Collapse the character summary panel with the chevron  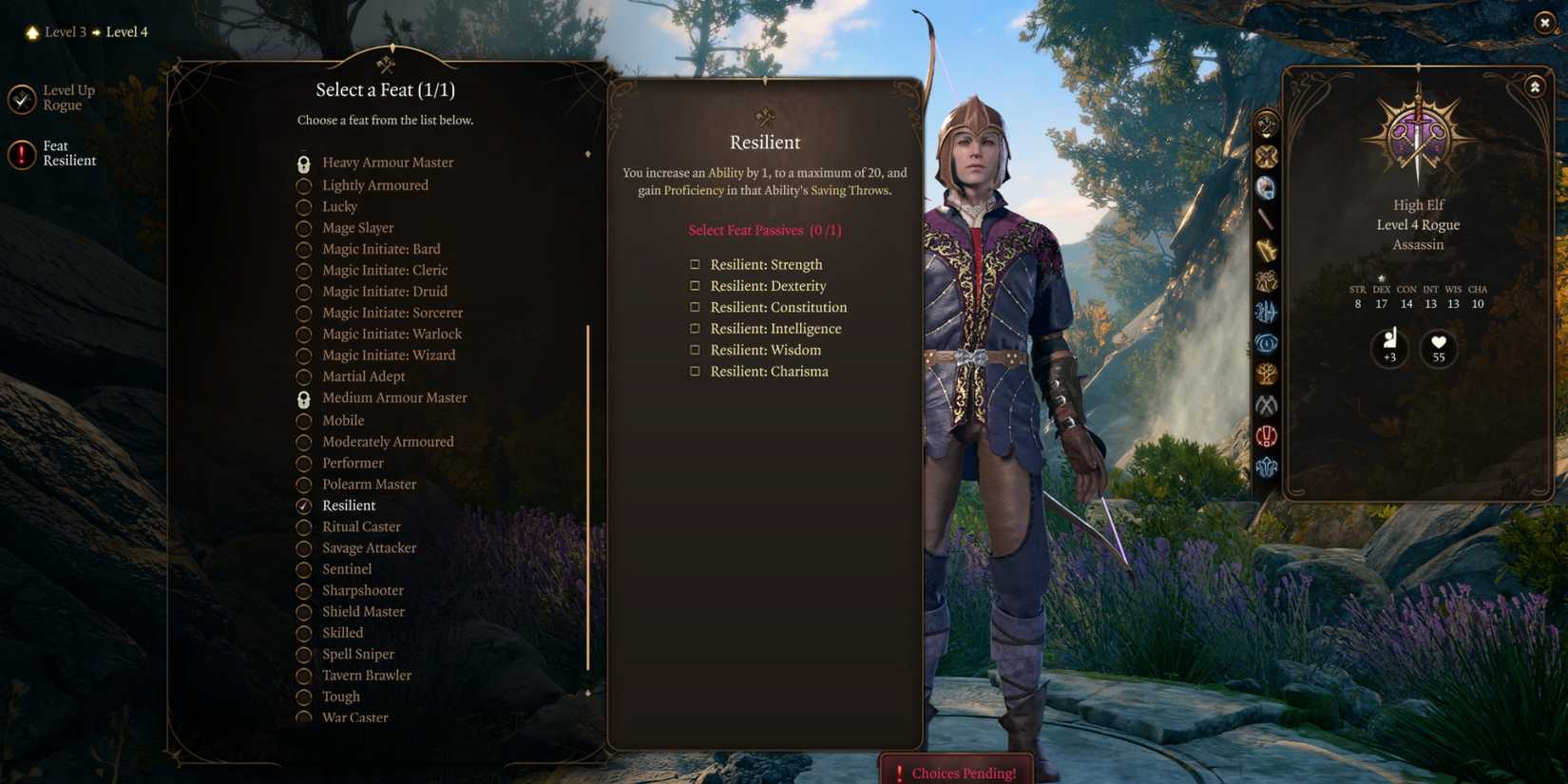click(1536, 86)
